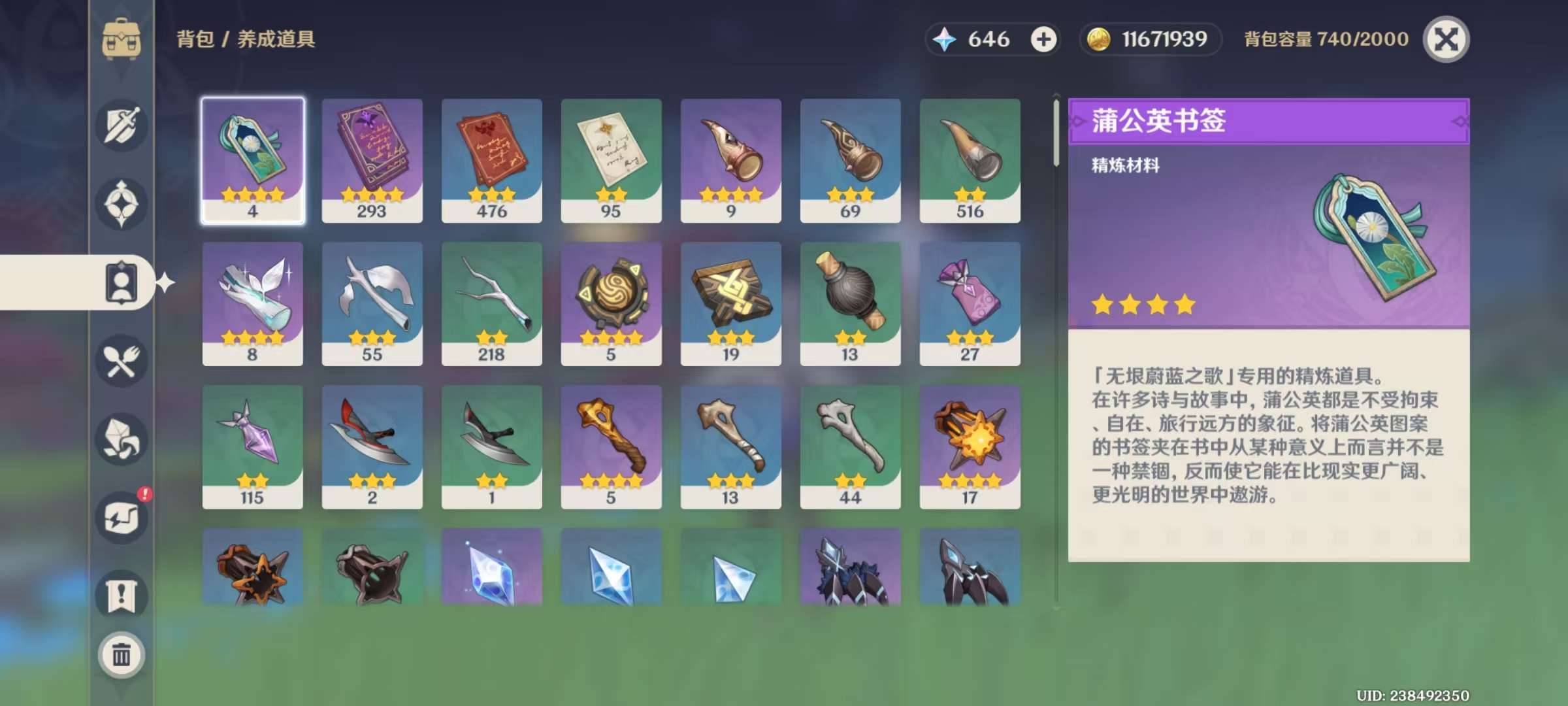Open the trash can delete mode
The width and height of the screenshot is (1568, 706).
122,654
